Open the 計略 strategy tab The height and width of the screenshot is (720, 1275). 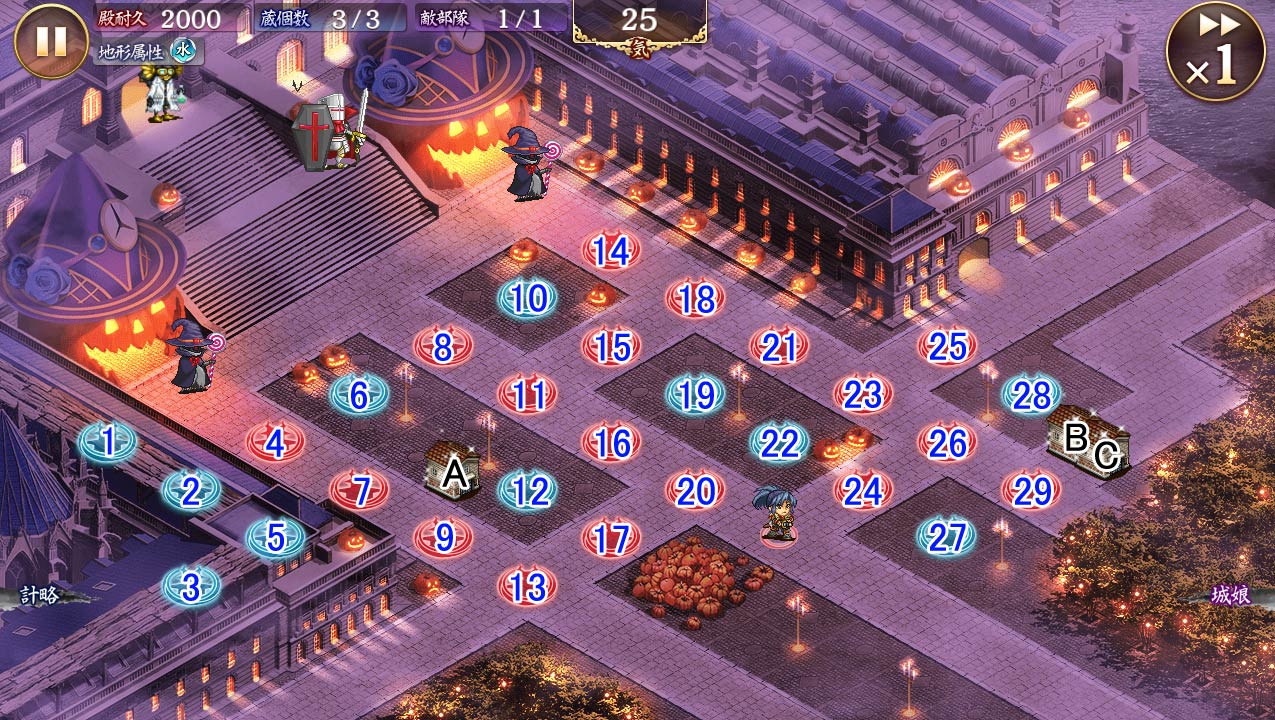(x=40, y=596)
